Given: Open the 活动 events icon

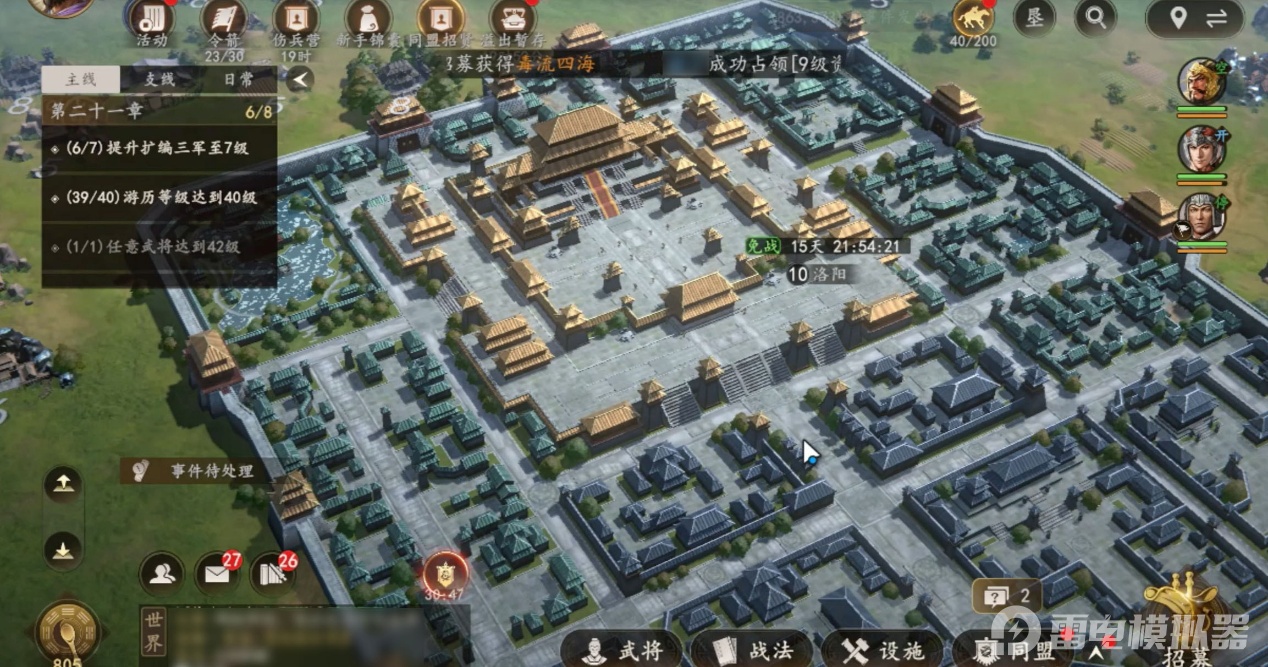Looking at the screenshot, I should click(151, 21).
